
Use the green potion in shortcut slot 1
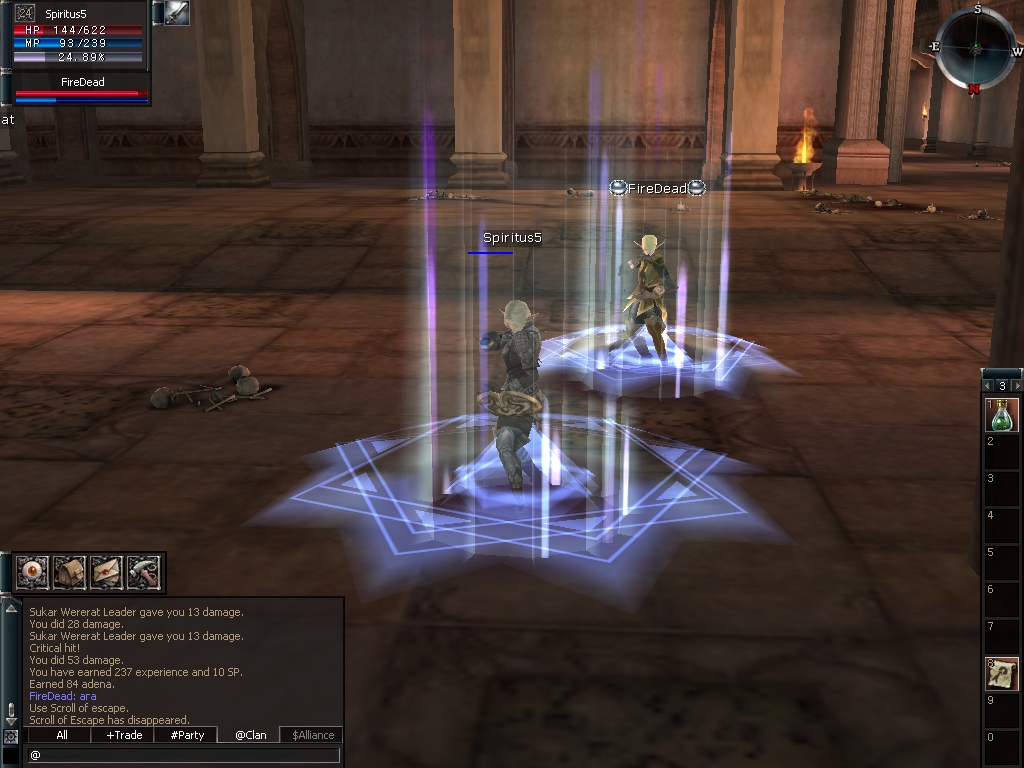point(1003,414)
